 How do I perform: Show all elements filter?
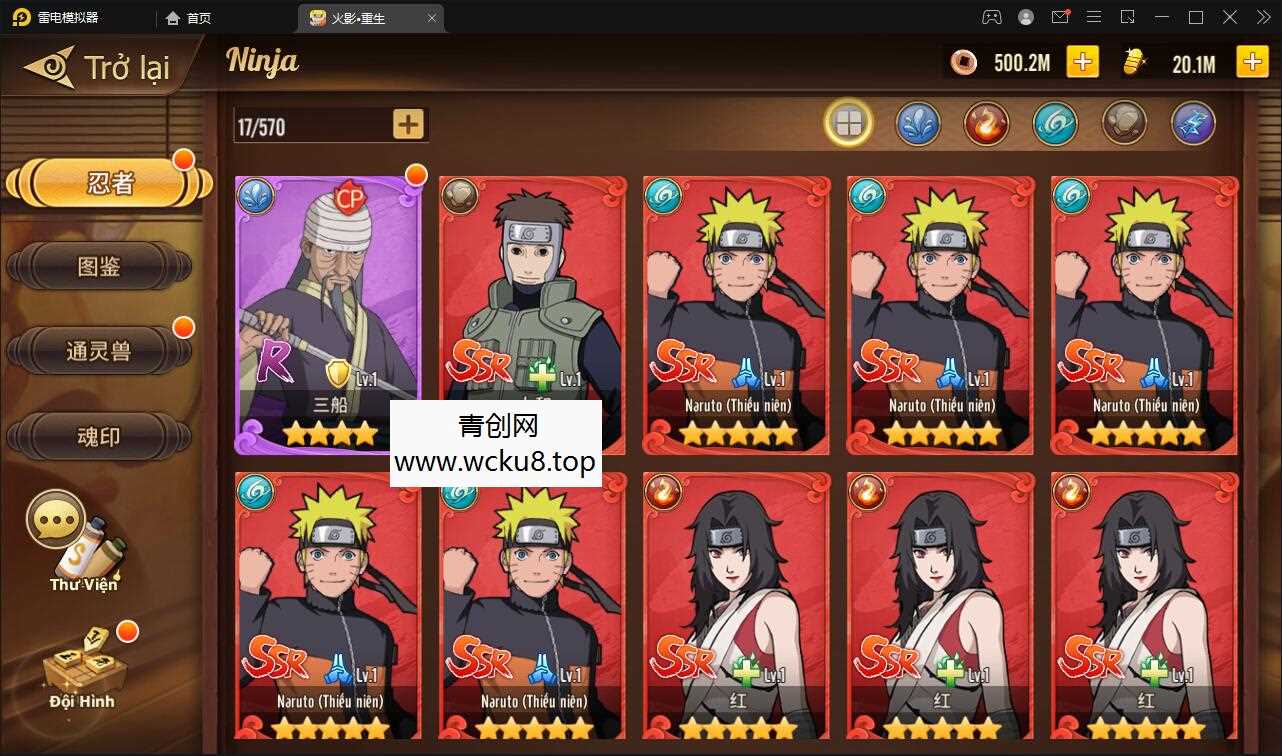click(x=848, y=124)
